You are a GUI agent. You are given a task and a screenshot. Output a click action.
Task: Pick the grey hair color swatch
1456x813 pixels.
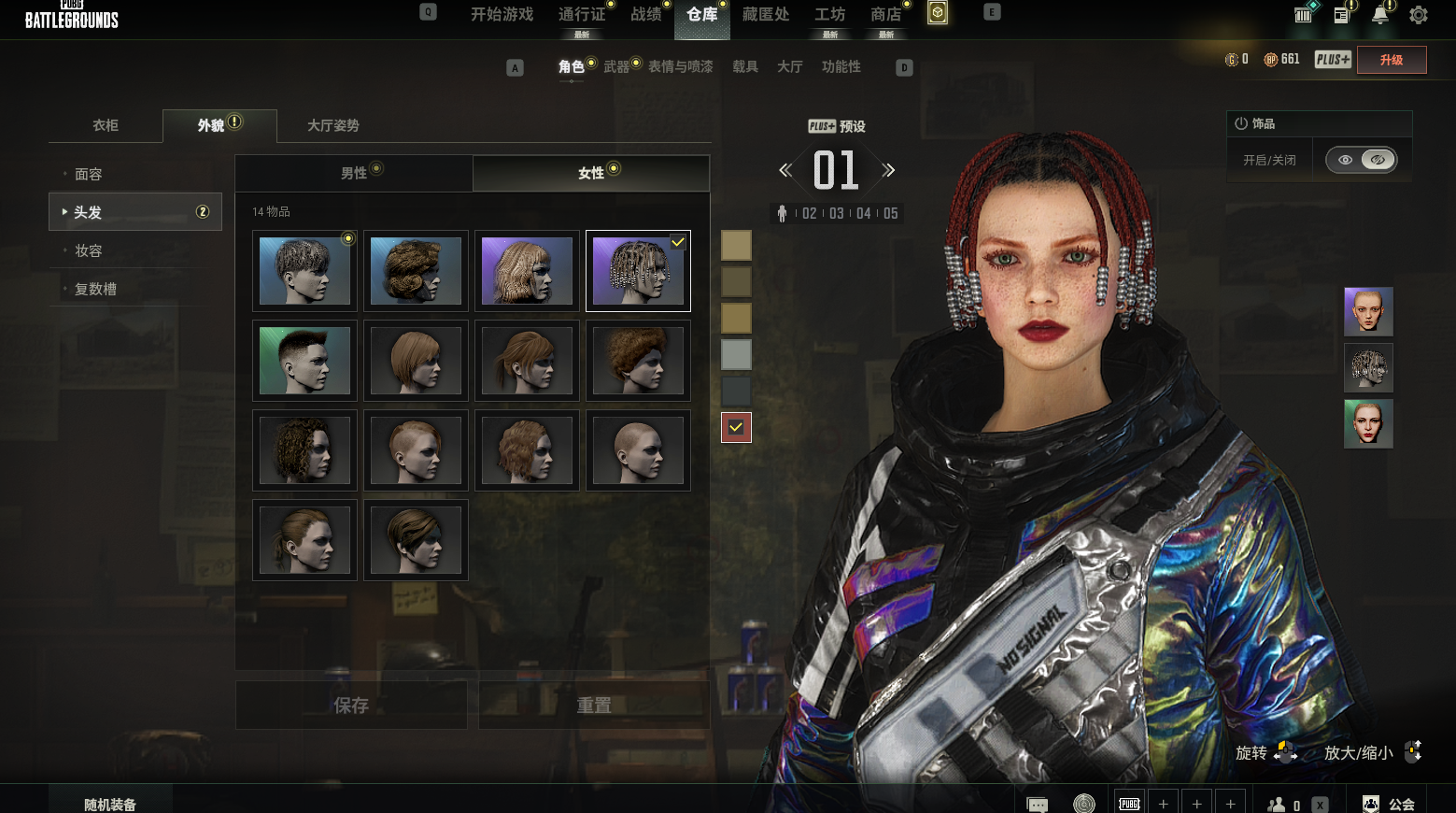click(736, 354)
